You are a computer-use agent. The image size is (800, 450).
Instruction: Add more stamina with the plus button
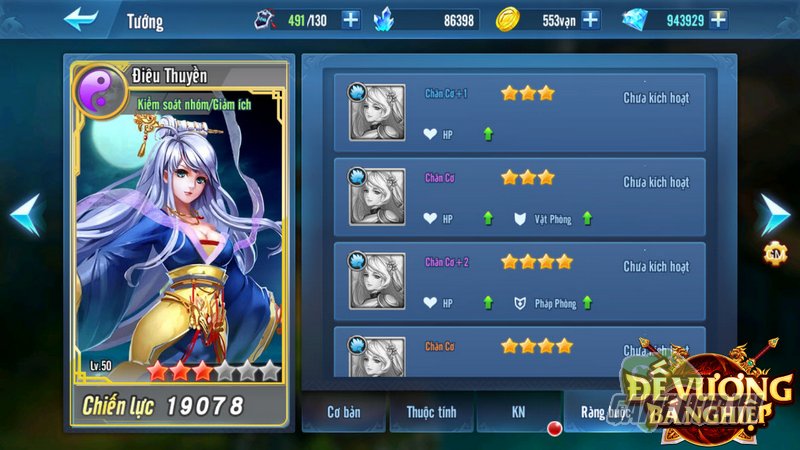(x=350, y=19)
